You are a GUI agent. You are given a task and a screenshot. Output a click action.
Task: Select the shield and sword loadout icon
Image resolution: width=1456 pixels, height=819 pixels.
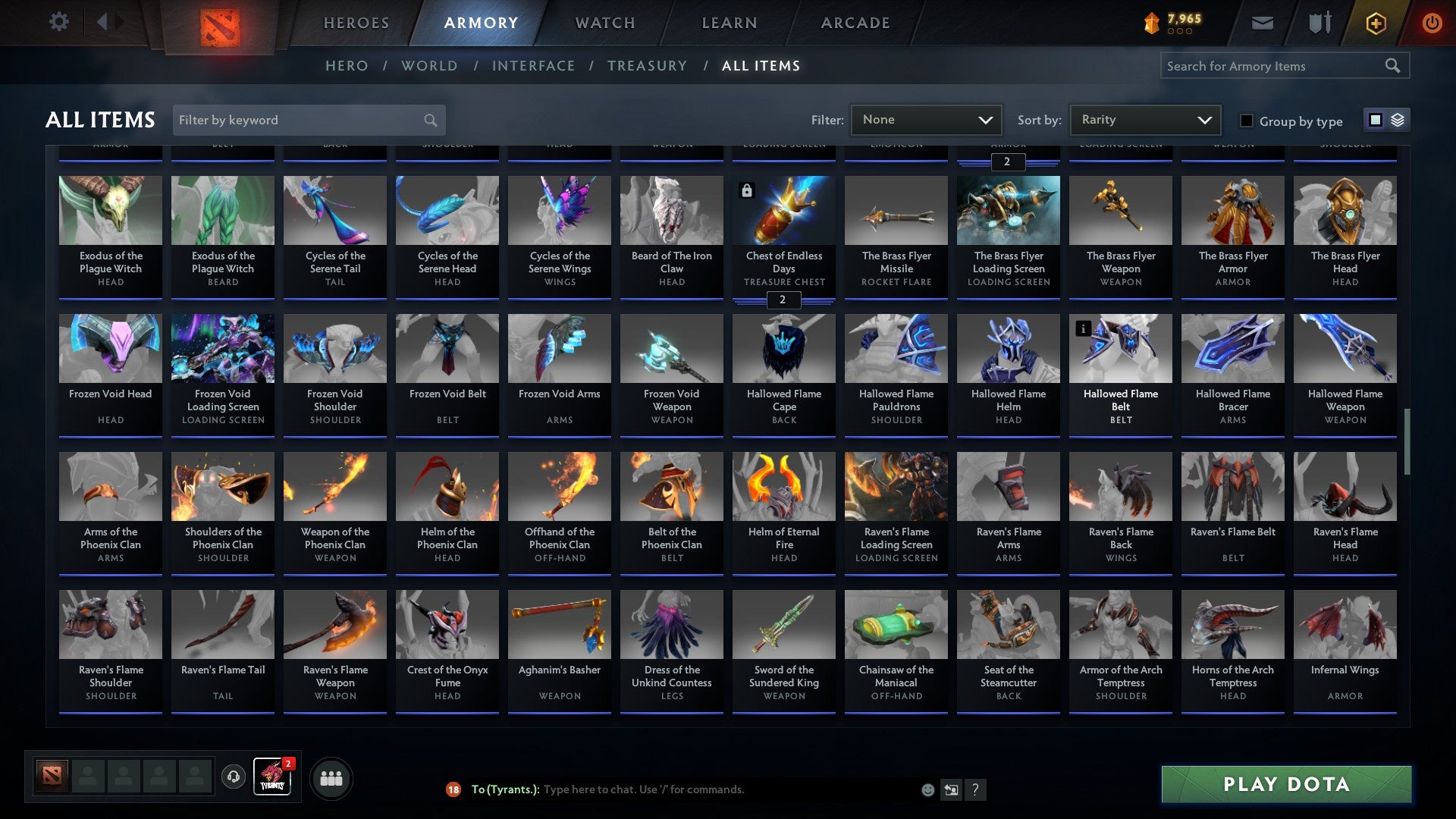coord(1319,22)
